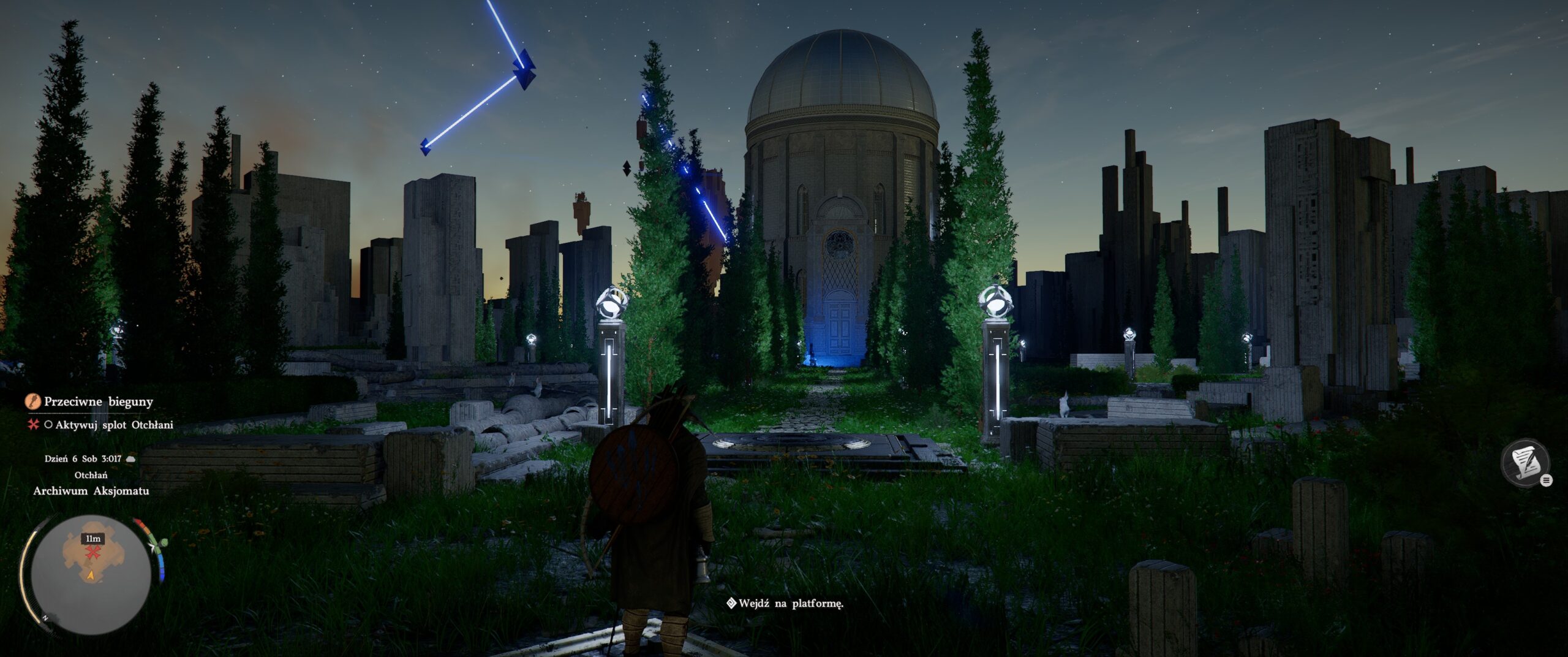This screenshot has height=657, width=1568.
Task: Click the circular minimap
Action: click(x=91, y=574)
